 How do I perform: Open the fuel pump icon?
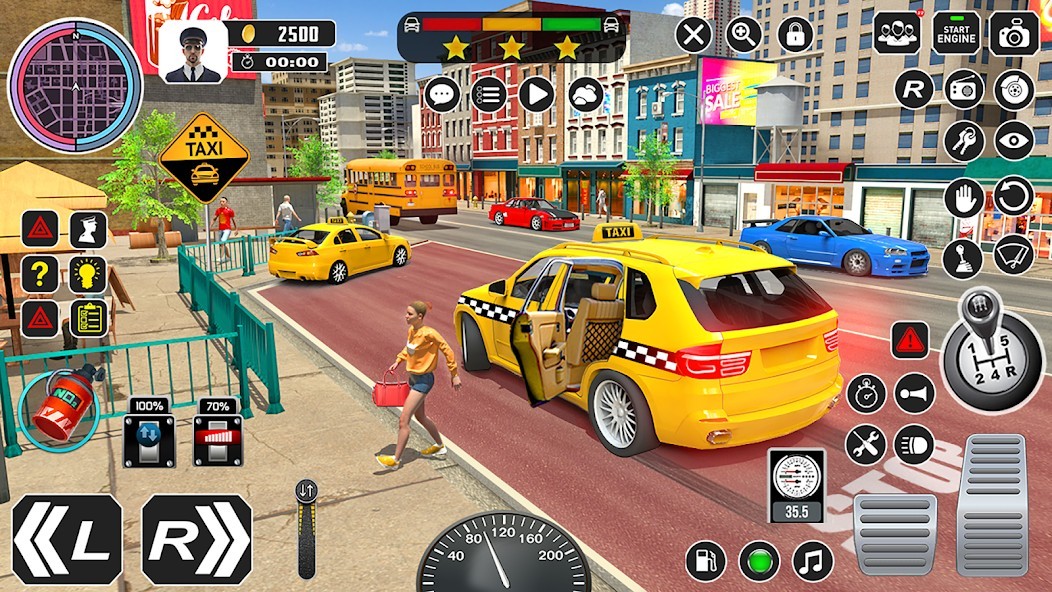pyautogui.click(x=706, y=560)
